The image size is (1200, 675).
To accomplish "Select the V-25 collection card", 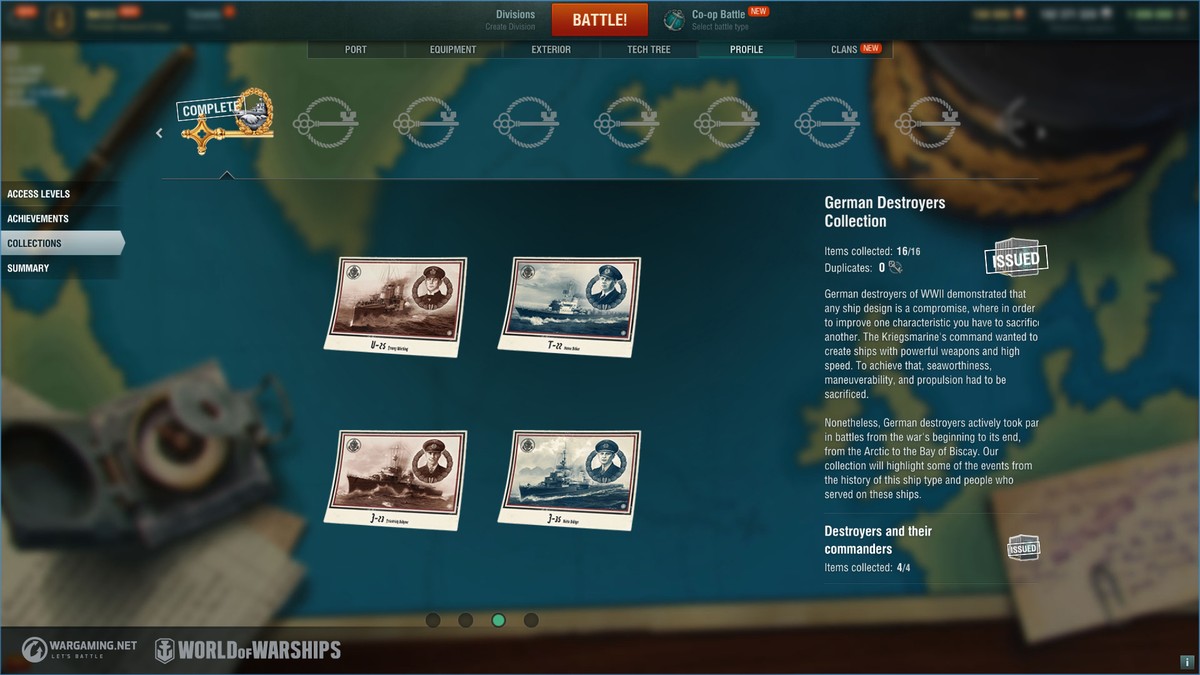I will pos(396,306).
